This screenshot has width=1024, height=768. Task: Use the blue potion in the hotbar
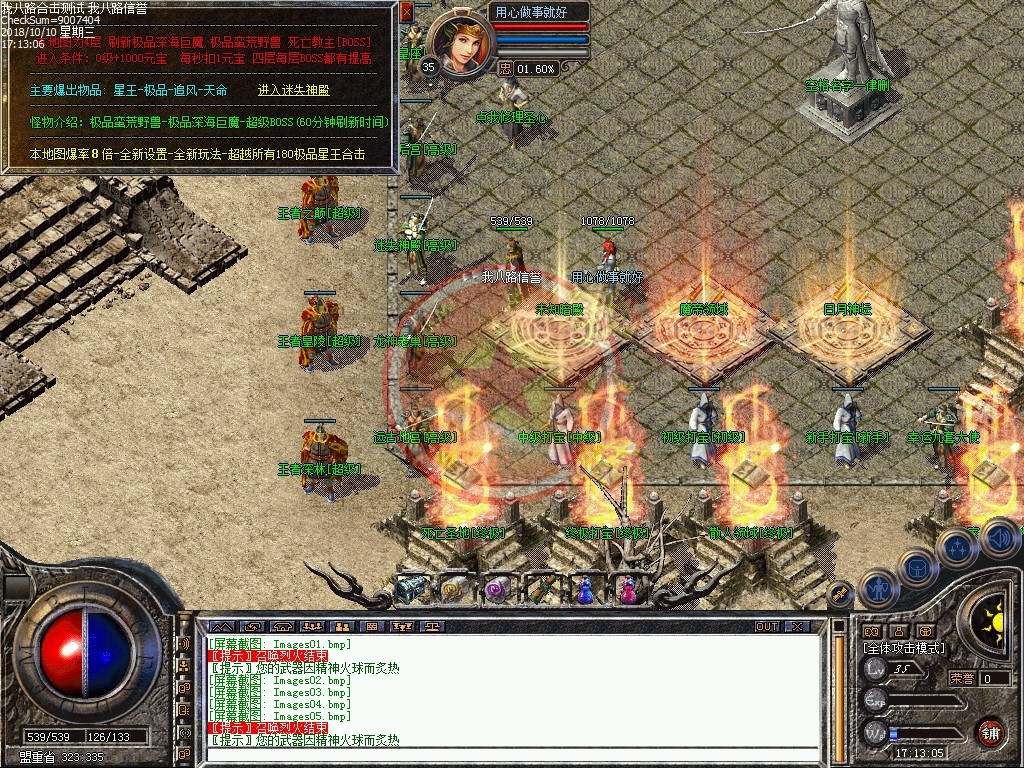coord(584,592)
